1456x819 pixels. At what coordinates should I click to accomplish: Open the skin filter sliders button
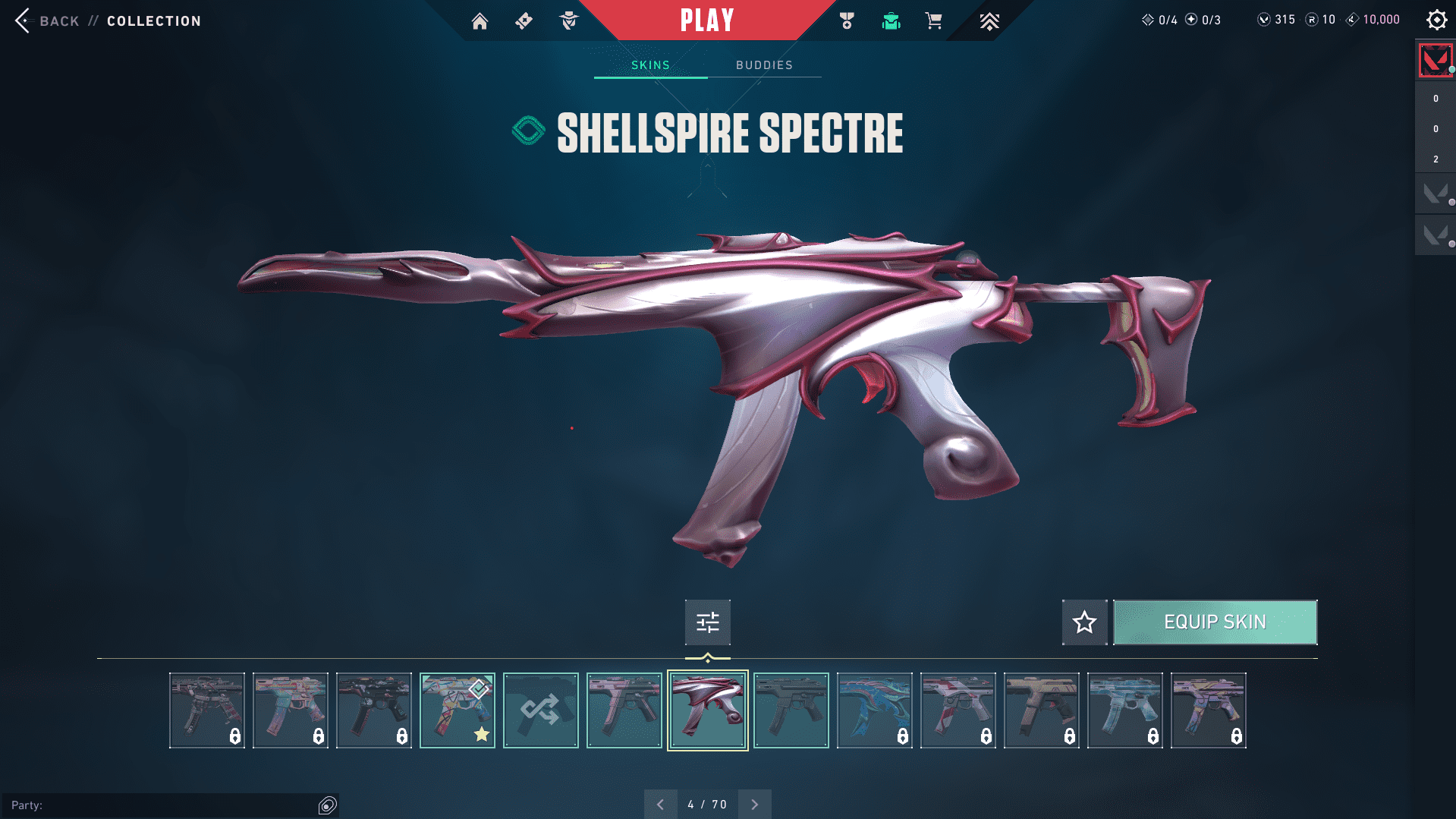pos(707,622)
